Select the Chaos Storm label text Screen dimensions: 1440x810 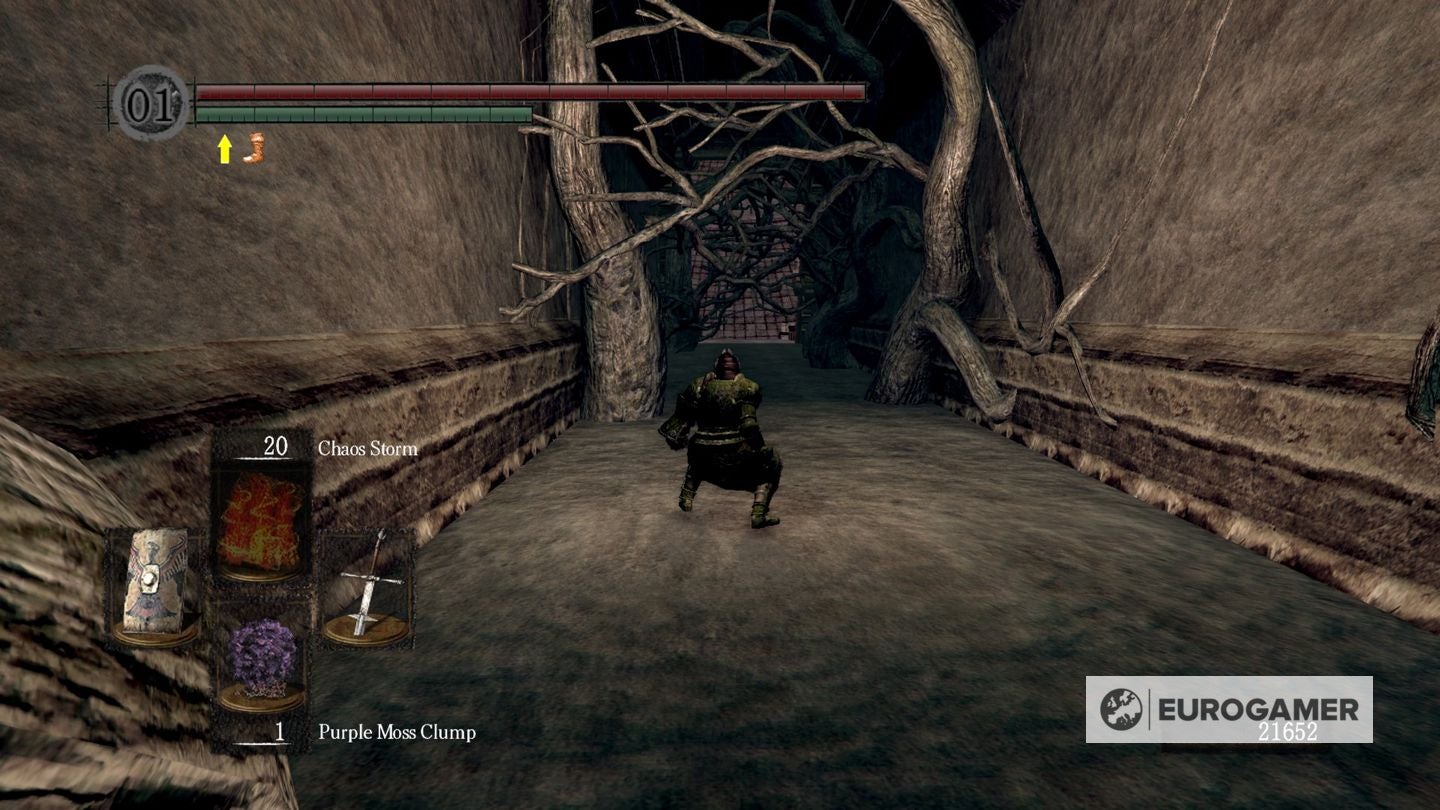point(366,449)
